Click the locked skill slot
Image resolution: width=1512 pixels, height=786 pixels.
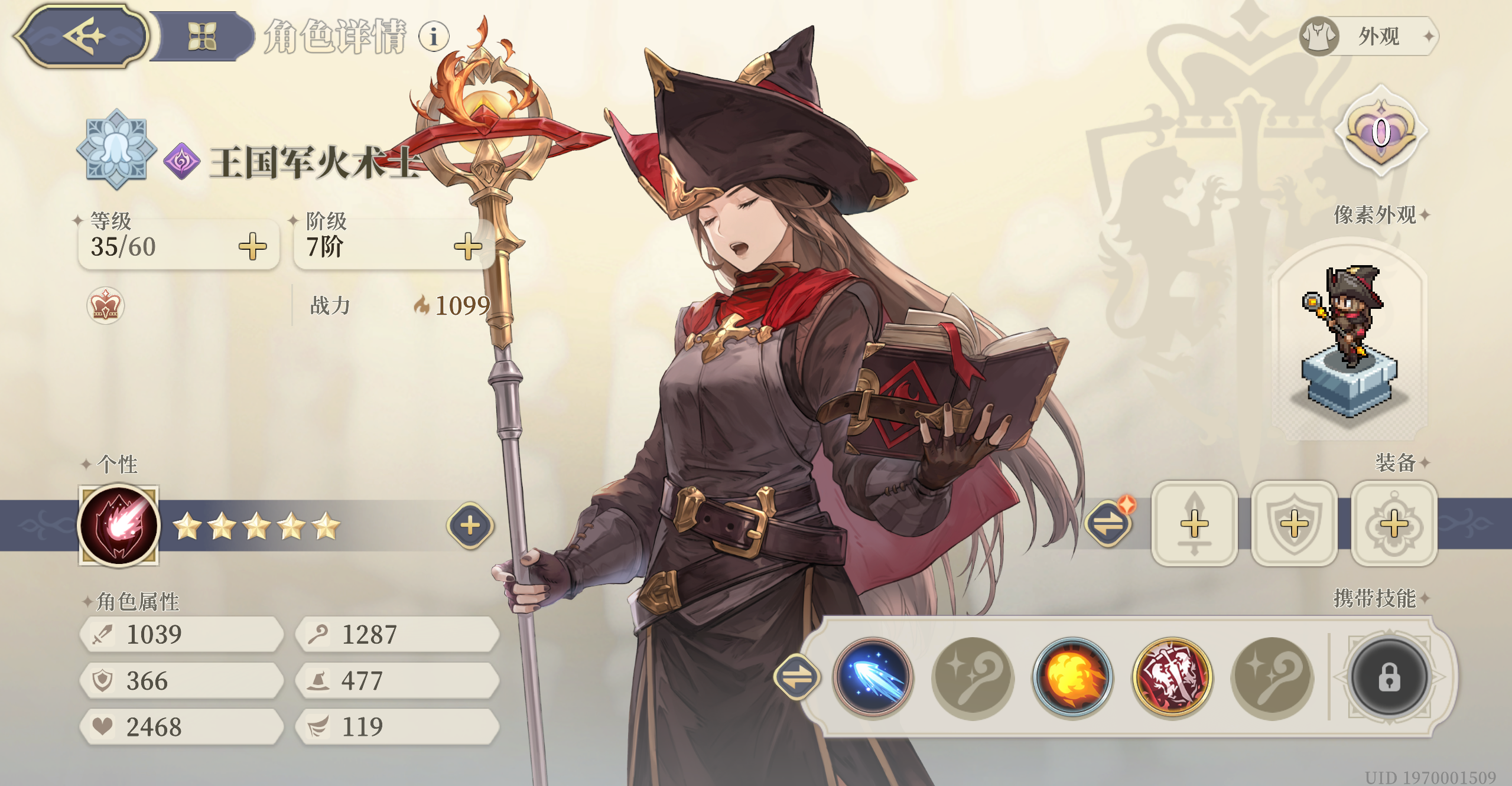[1390, 678]
